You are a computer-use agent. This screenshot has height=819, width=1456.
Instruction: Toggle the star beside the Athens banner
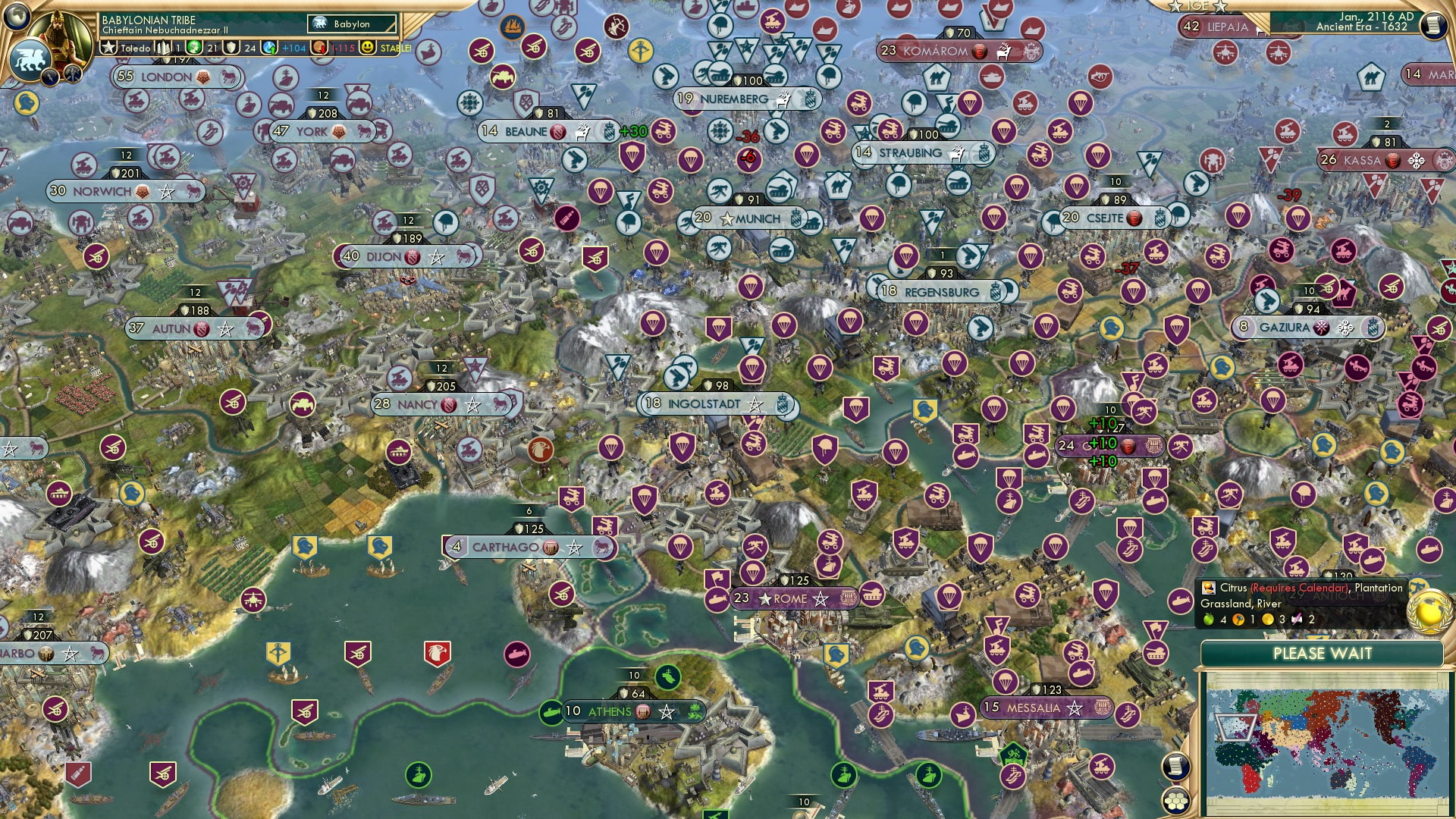pos(667,711)
